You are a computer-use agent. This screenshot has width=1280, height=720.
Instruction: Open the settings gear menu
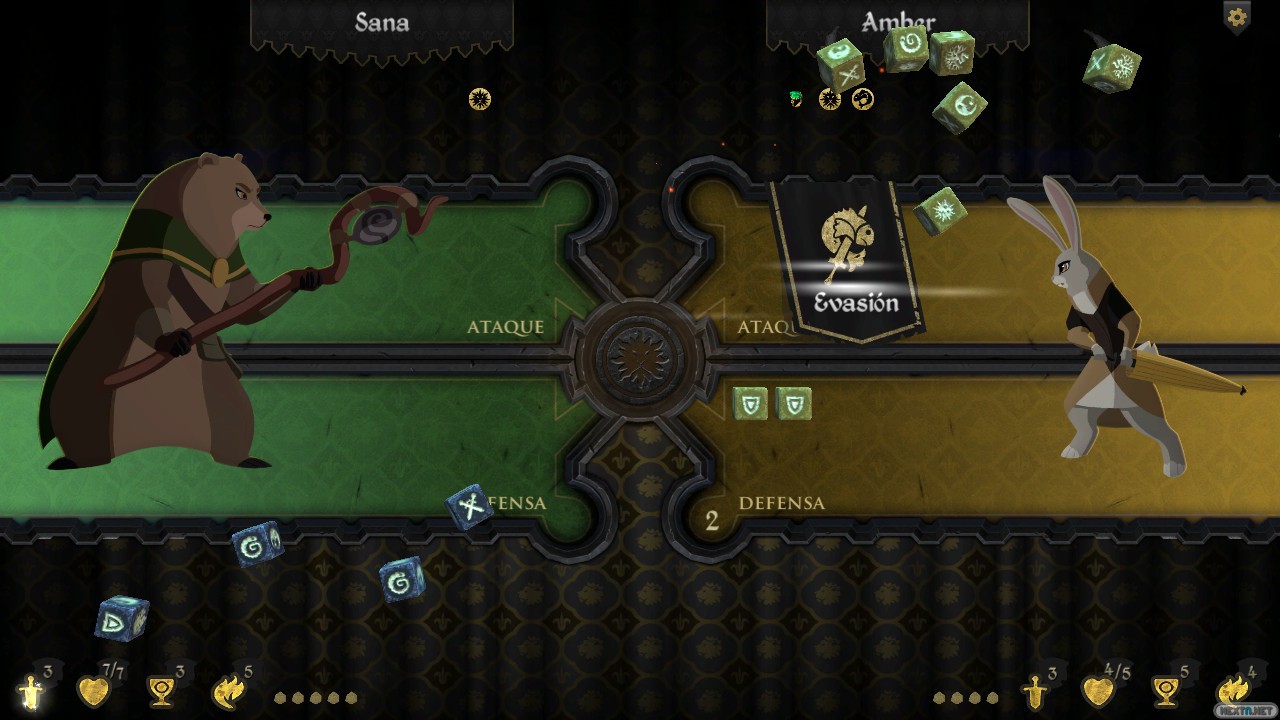(x=1236, y=17)
